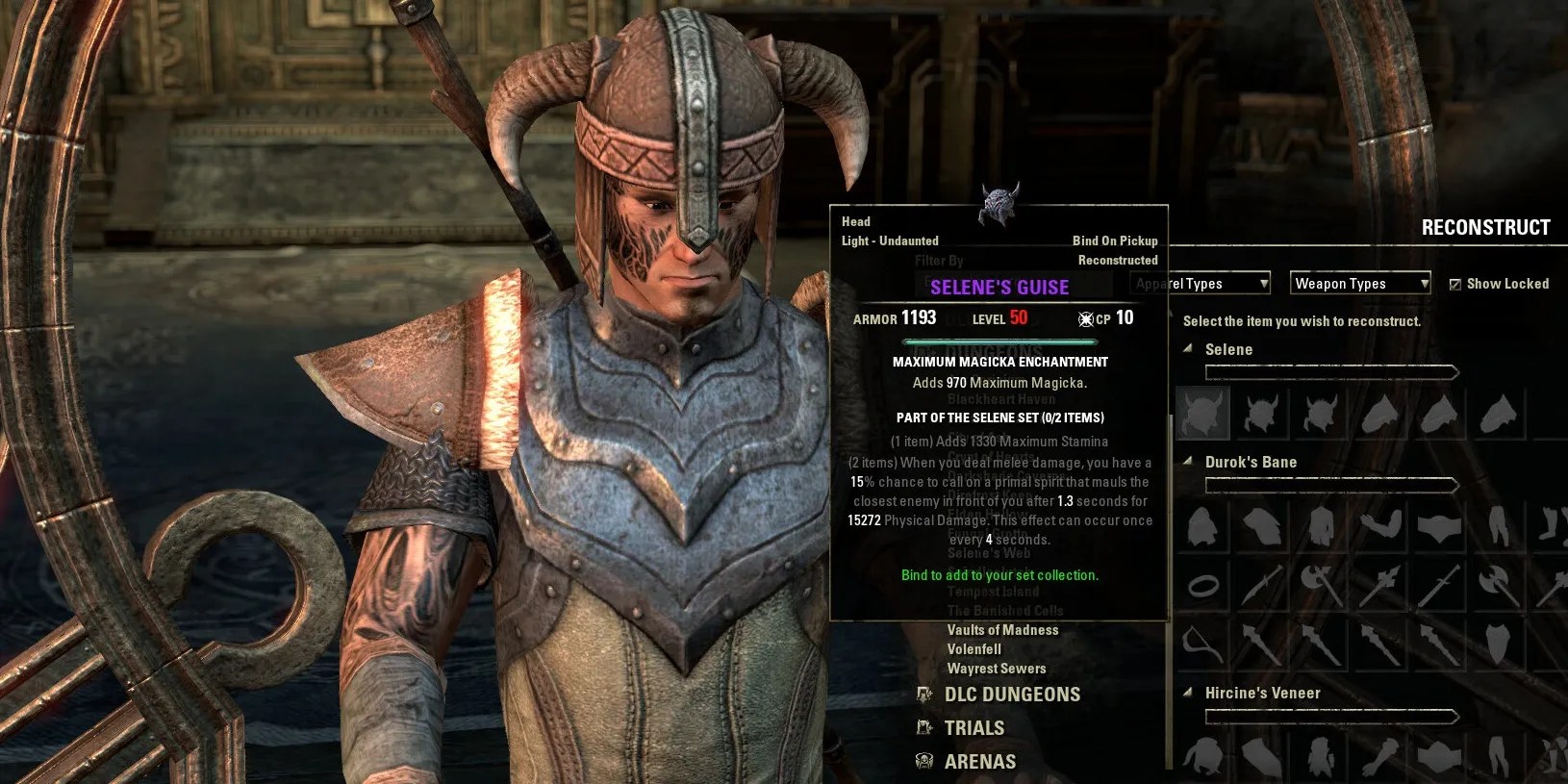Select Volenfell in the dungeon list
This screenshot has width=1568, height=784.
click(x=974, y=649)
